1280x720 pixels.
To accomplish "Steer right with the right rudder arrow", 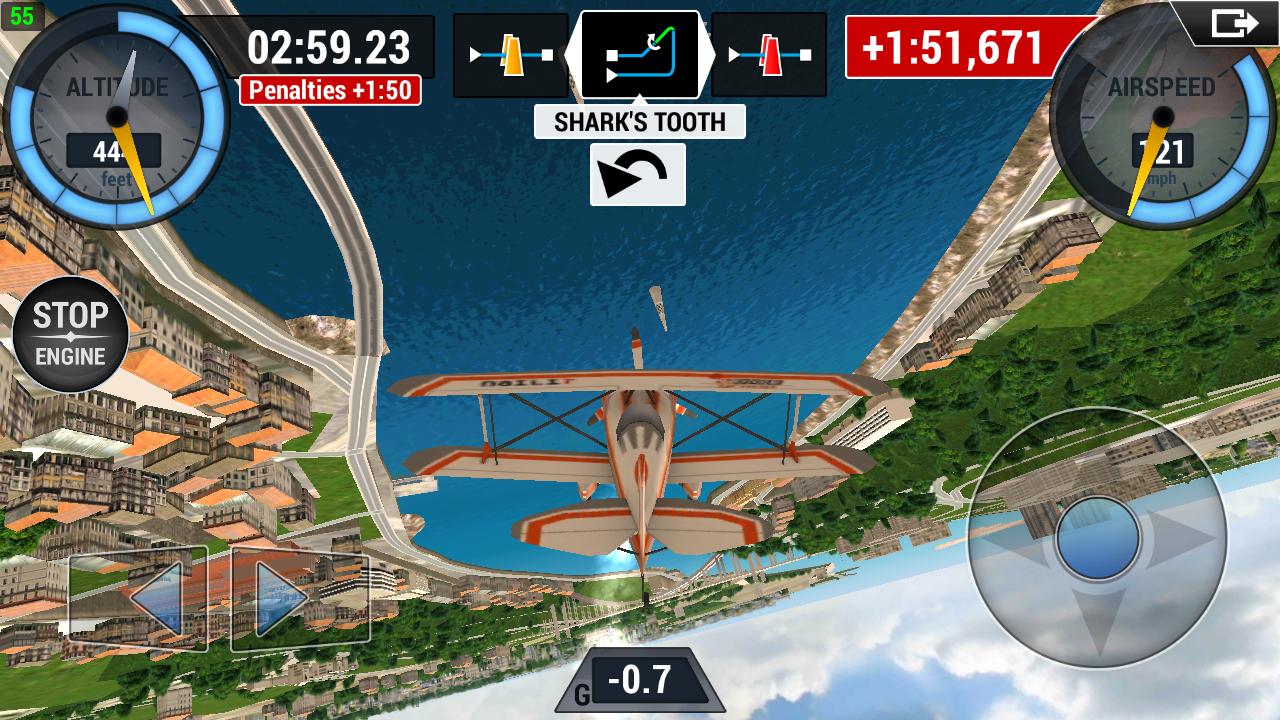I will (300, 598).
